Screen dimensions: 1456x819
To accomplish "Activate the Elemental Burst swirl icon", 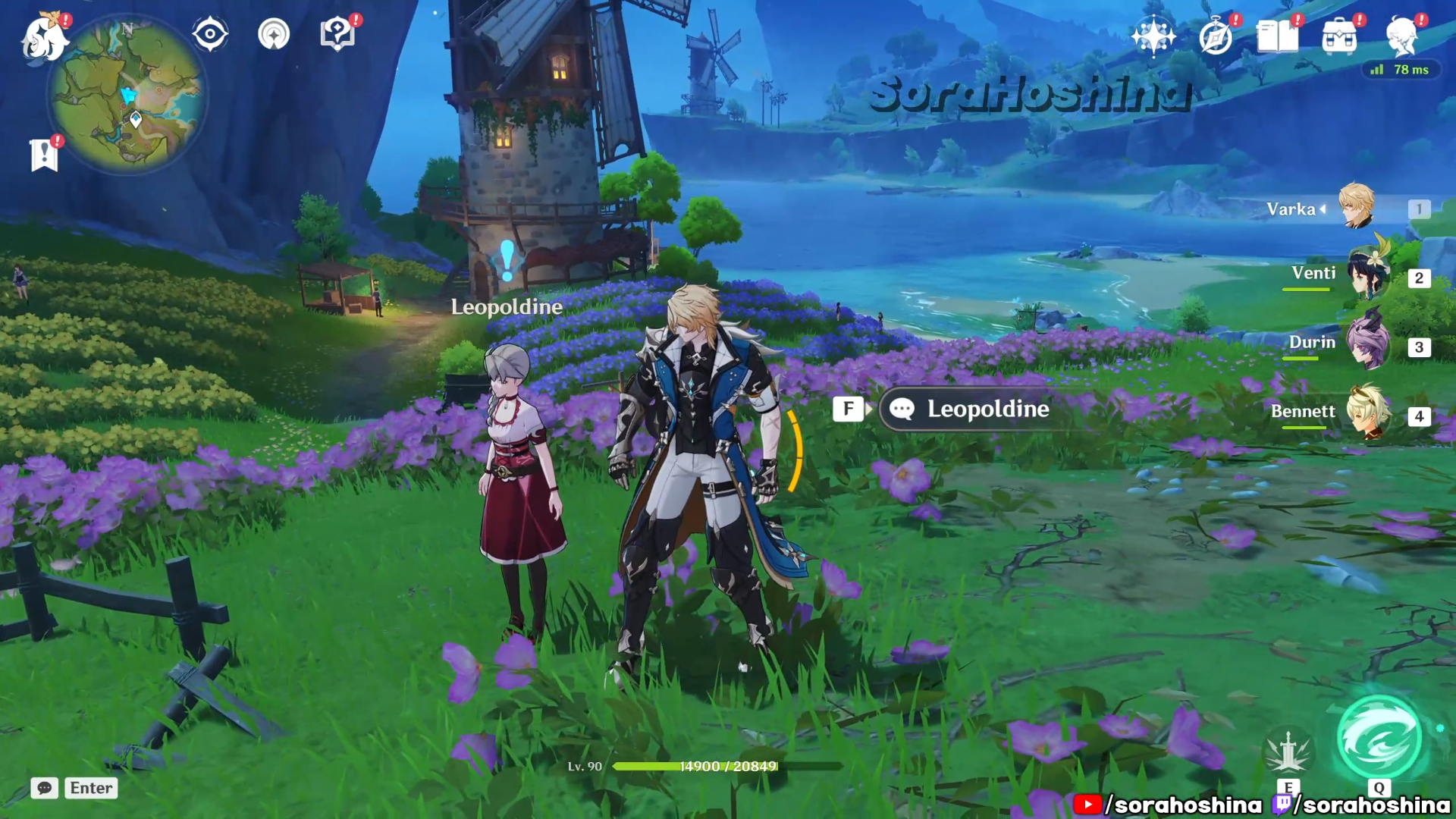I will tap(1379, 738).
